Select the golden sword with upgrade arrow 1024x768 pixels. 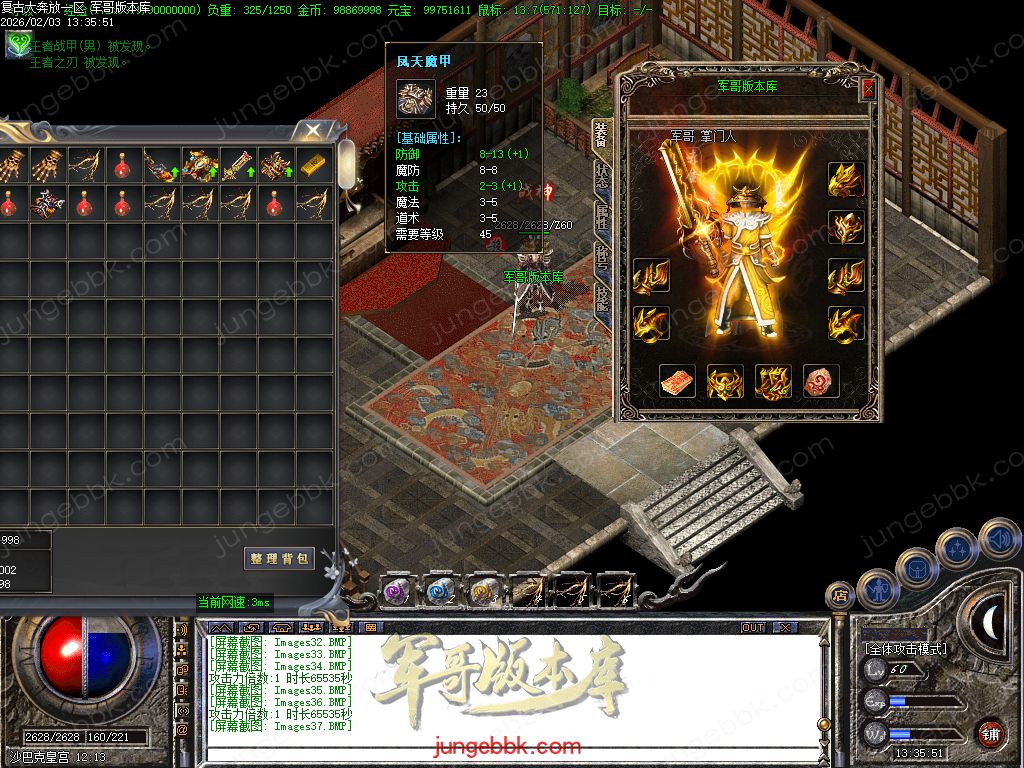(237, 165)
